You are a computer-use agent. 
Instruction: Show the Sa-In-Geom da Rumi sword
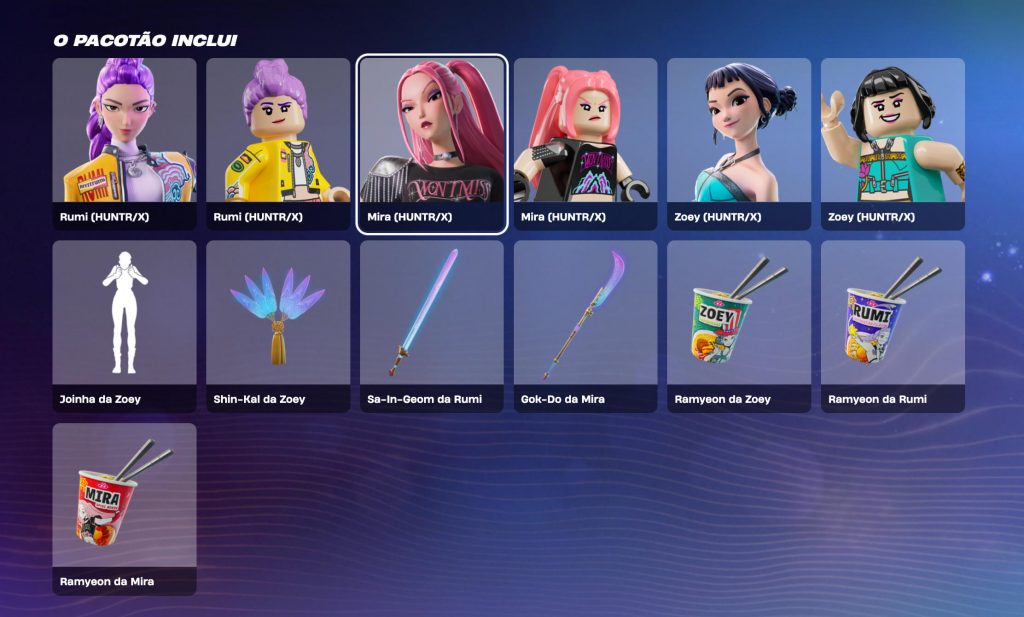pos(432,326)
